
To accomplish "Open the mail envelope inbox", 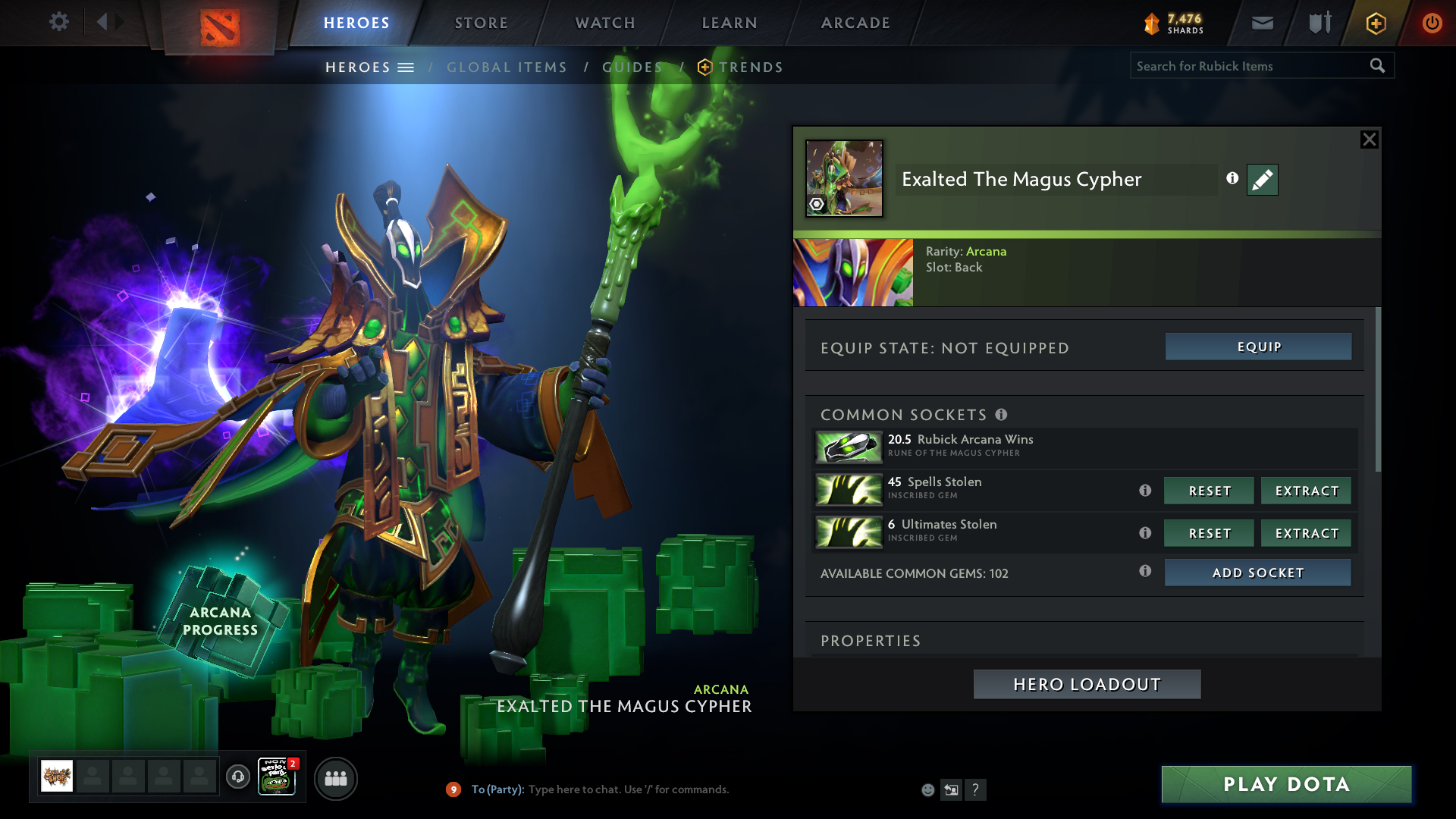I will click(x=1262, y=23).
